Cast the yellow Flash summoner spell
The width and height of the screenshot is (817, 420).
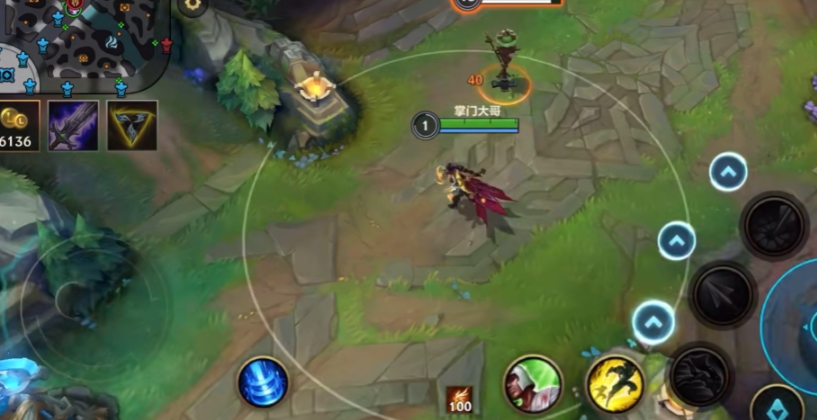[x=613, y=384]
